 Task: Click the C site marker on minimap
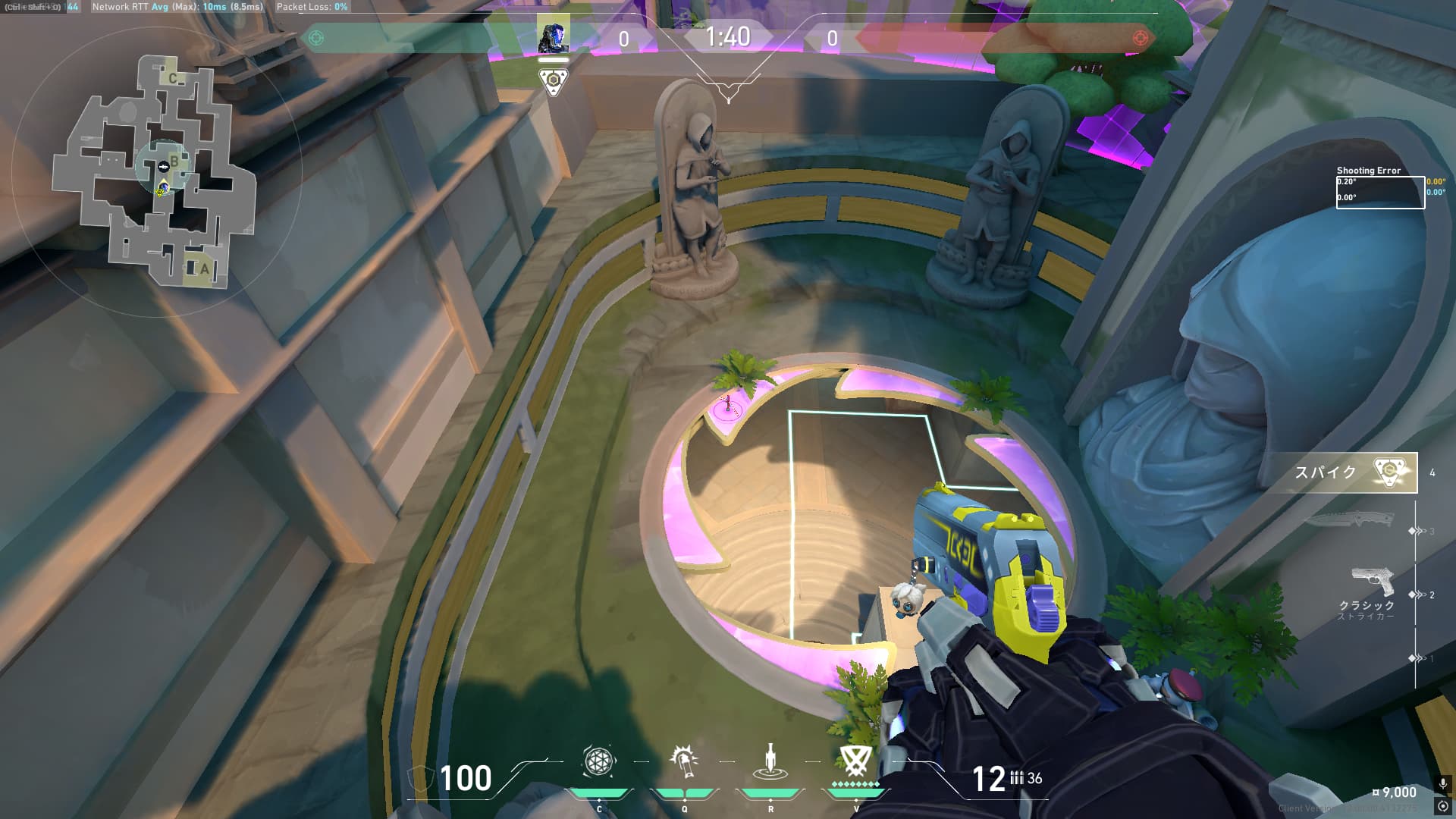(x=173, y=78)
